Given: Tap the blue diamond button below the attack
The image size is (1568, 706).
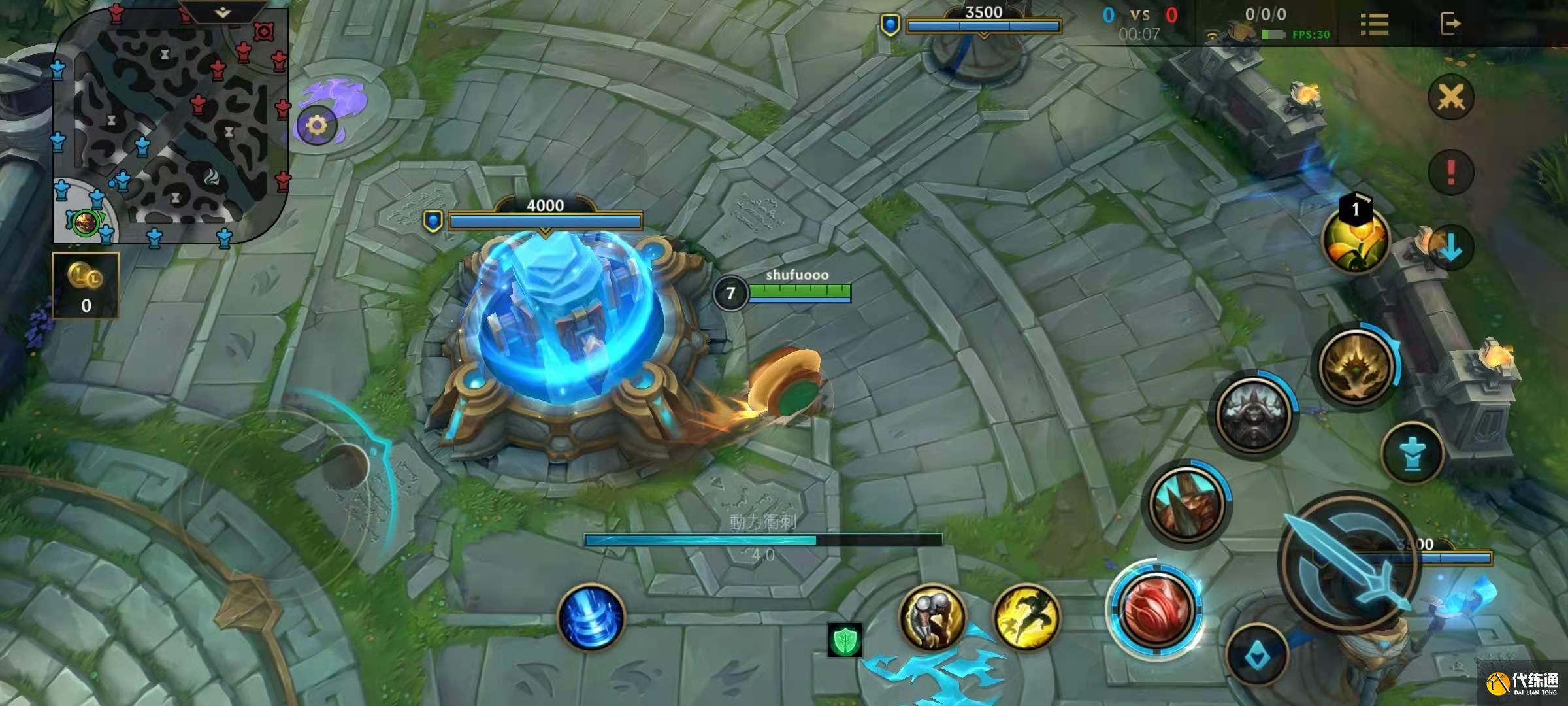Looking at the screenshot, I should [1256, 656].
